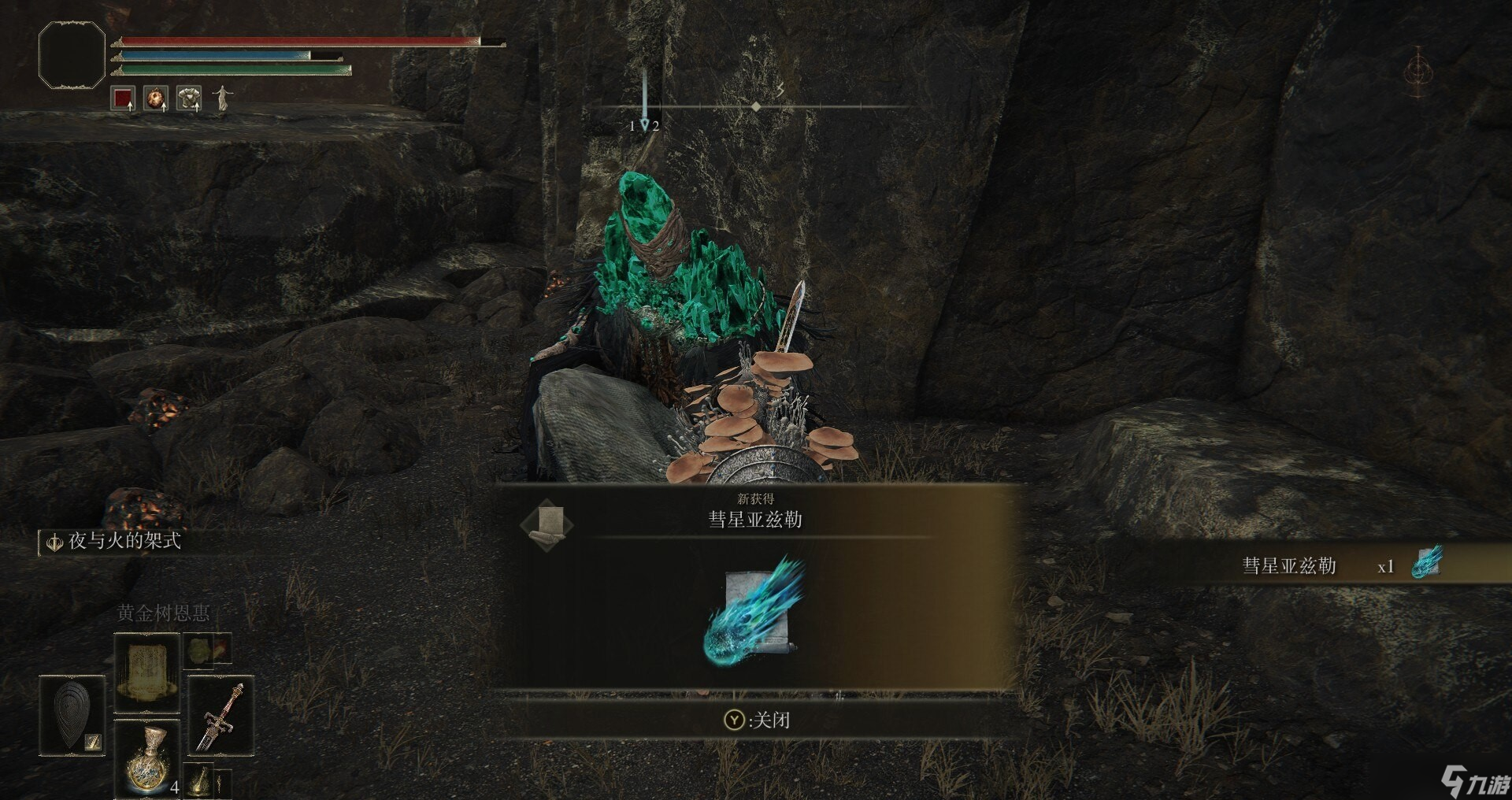
Task: Select the equipped sword slot
Action: [220, 715]
